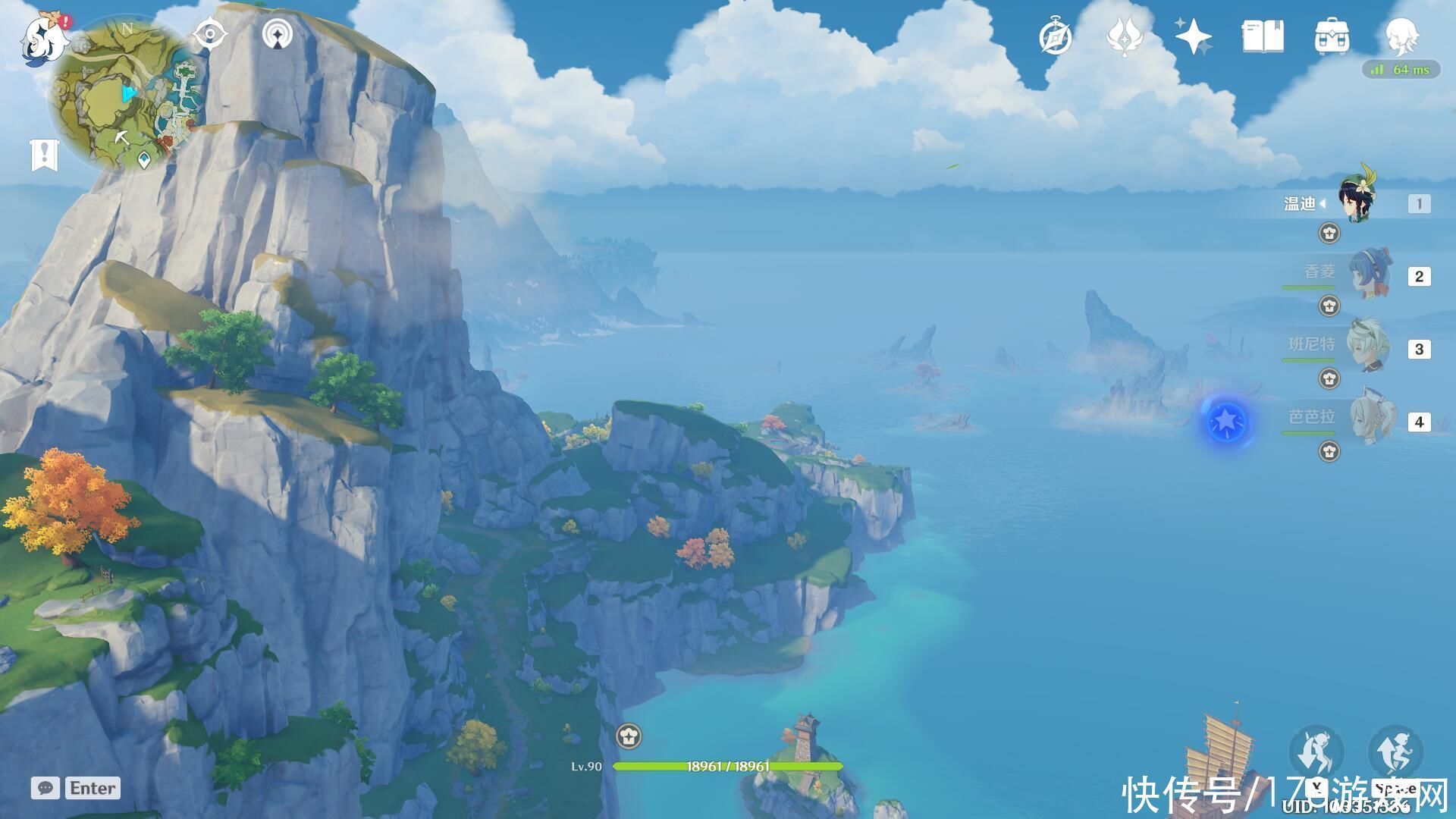Activate the blue star gadget button

pos(1226,421)
